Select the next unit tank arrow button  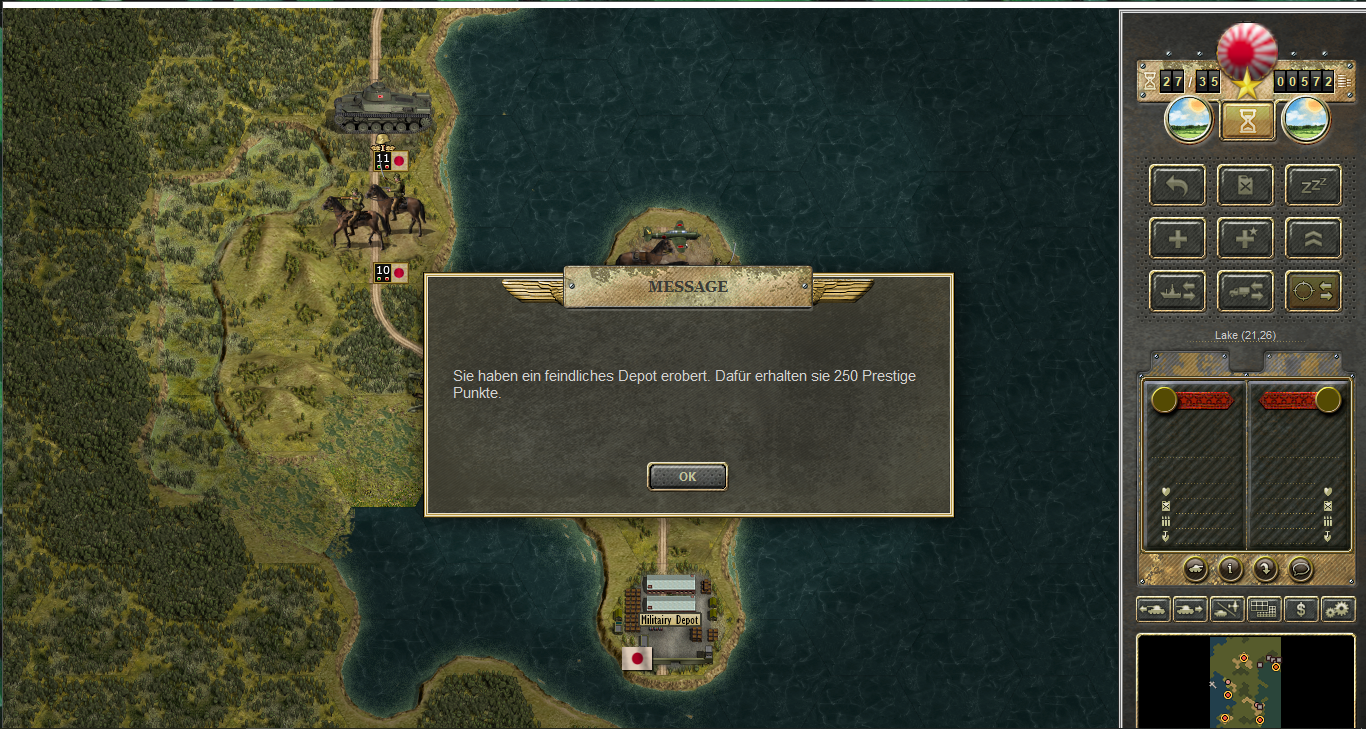click(1189, 608)
